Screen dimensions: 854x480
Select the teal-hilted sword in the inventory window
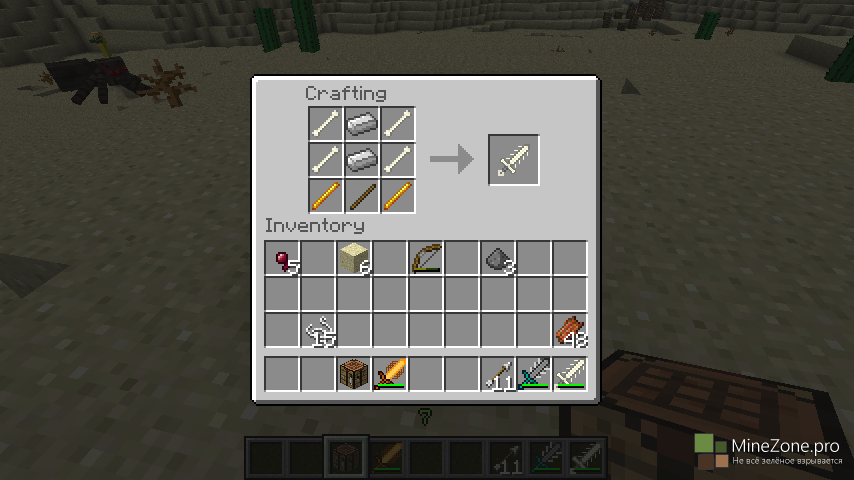click(534, 374)
